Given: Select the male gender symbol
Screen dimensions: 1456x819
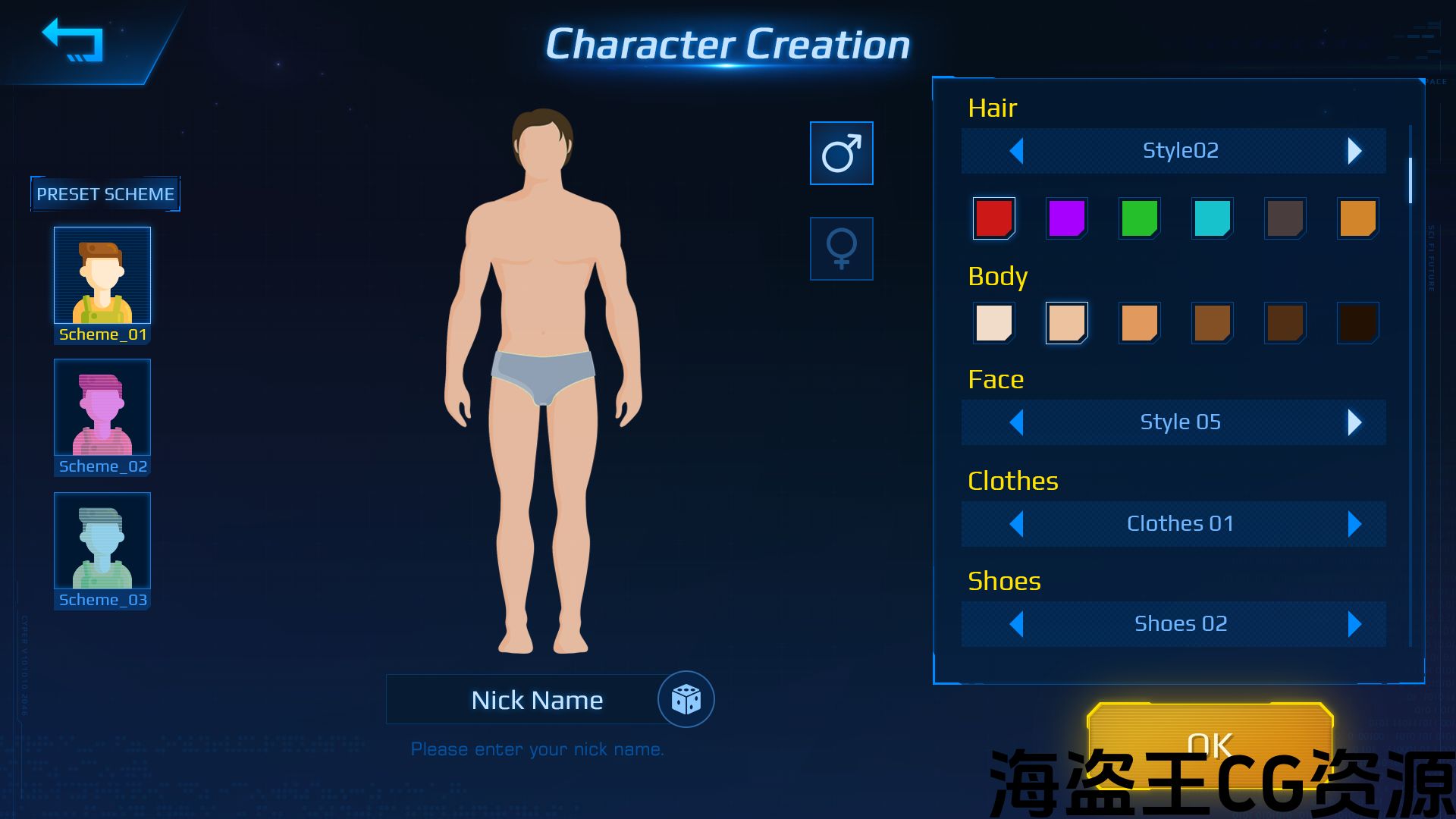Looking at the screenshot, I should [x=841, y=153].
